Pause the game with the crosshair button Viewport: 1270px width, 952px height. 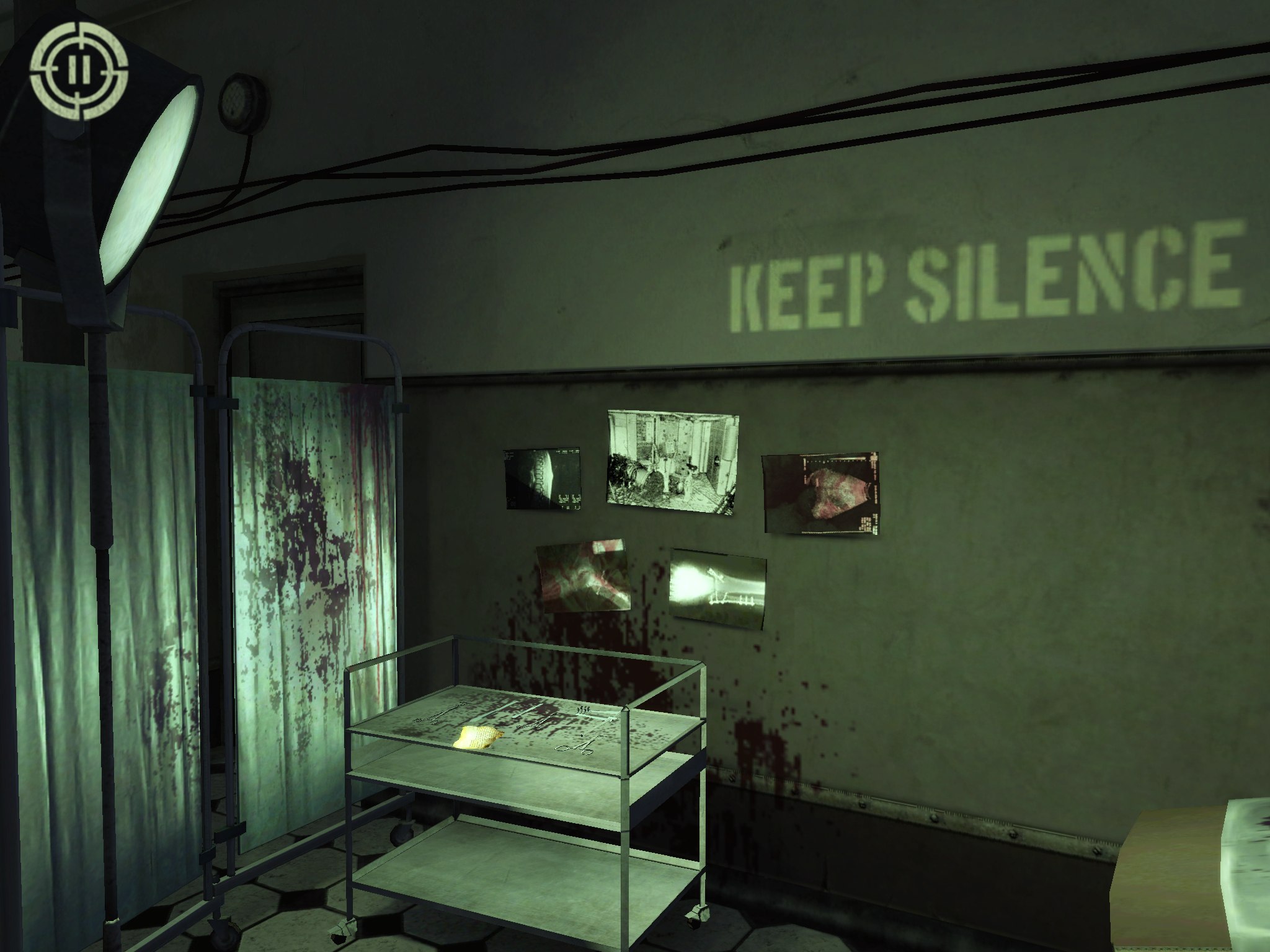point(80,71)
